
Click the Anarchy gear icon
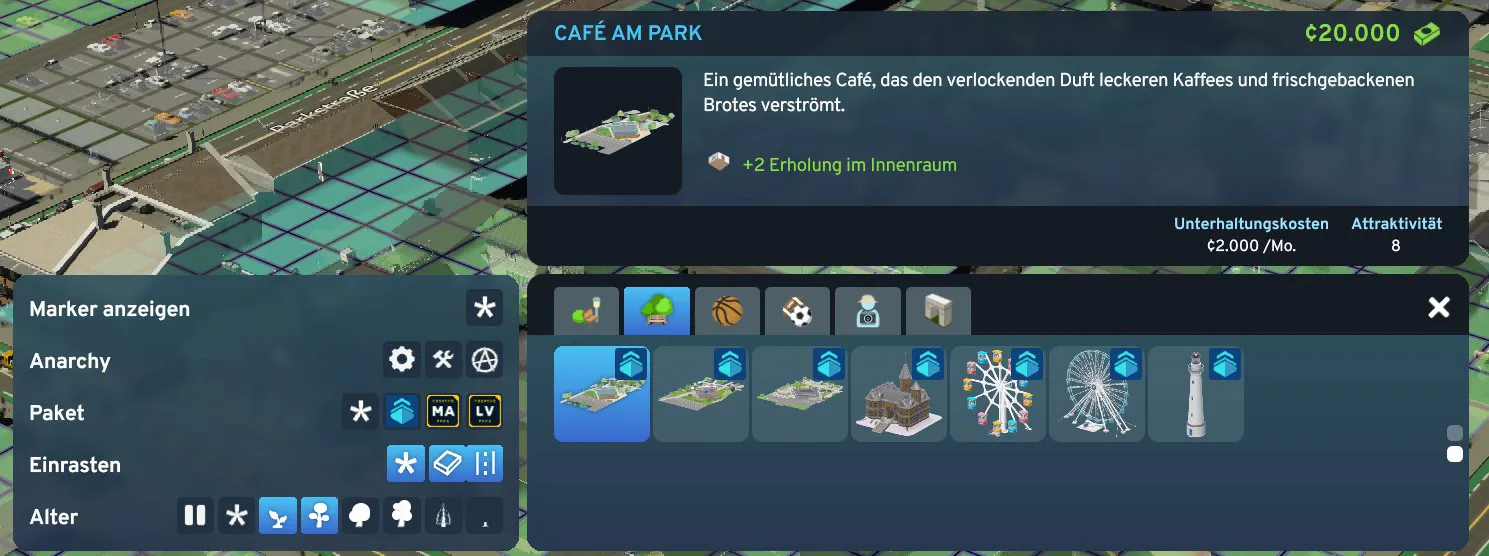tap(402, 360)
